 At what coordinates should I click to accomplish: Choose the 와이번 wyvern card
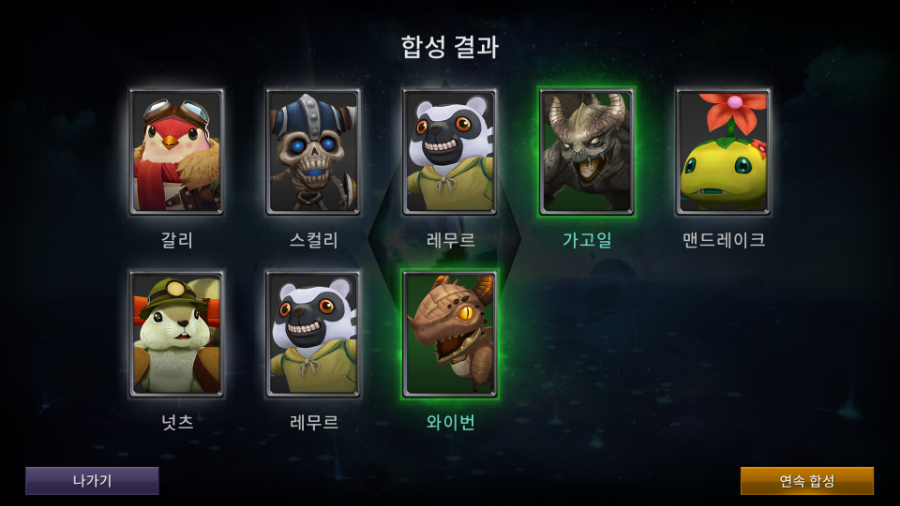(x=450, y=334)
